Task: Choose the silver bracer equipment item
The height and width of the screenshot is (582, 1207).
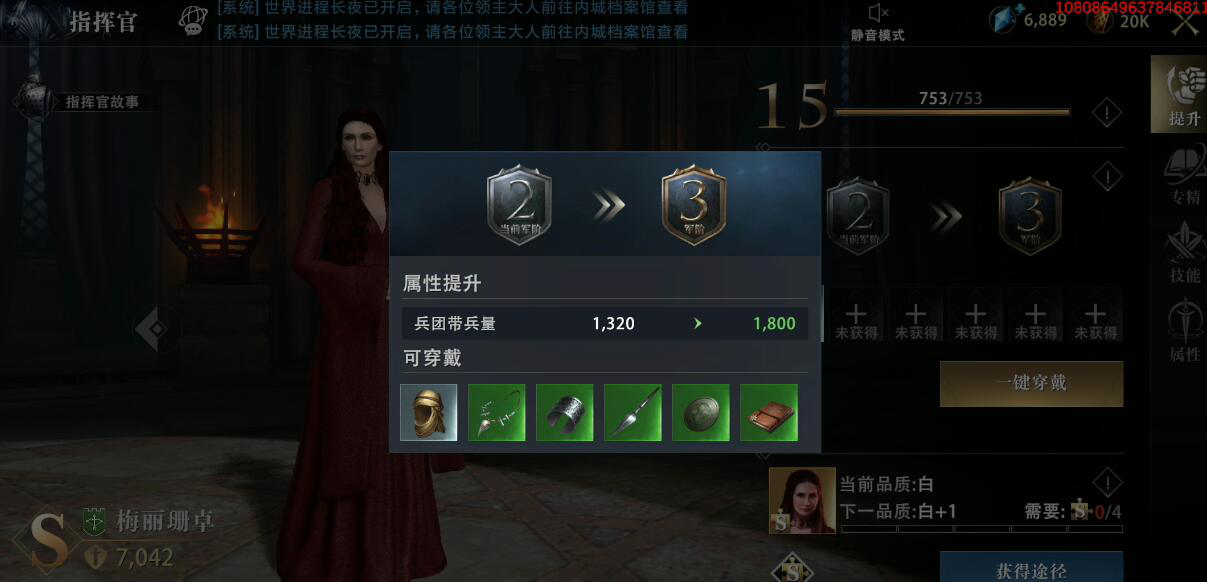Action: pos(565,412)
